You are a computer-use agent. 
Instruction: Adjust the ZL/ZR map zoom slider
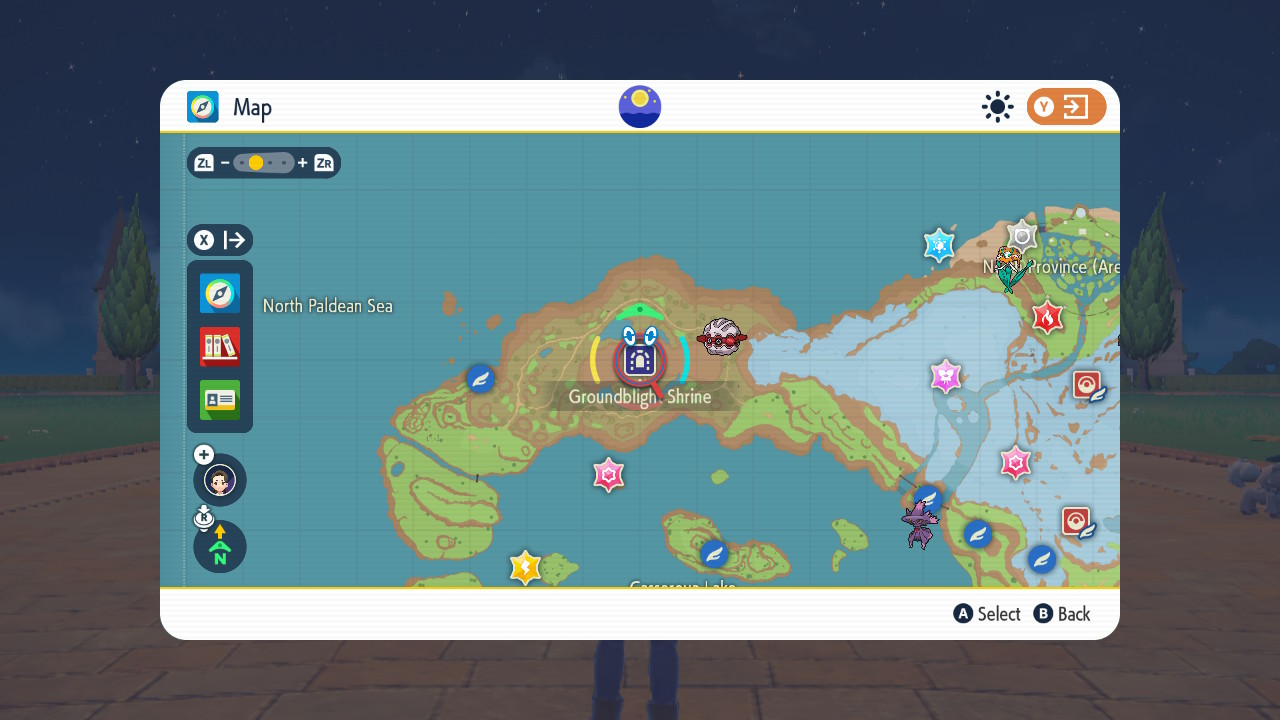pos(263,162)
